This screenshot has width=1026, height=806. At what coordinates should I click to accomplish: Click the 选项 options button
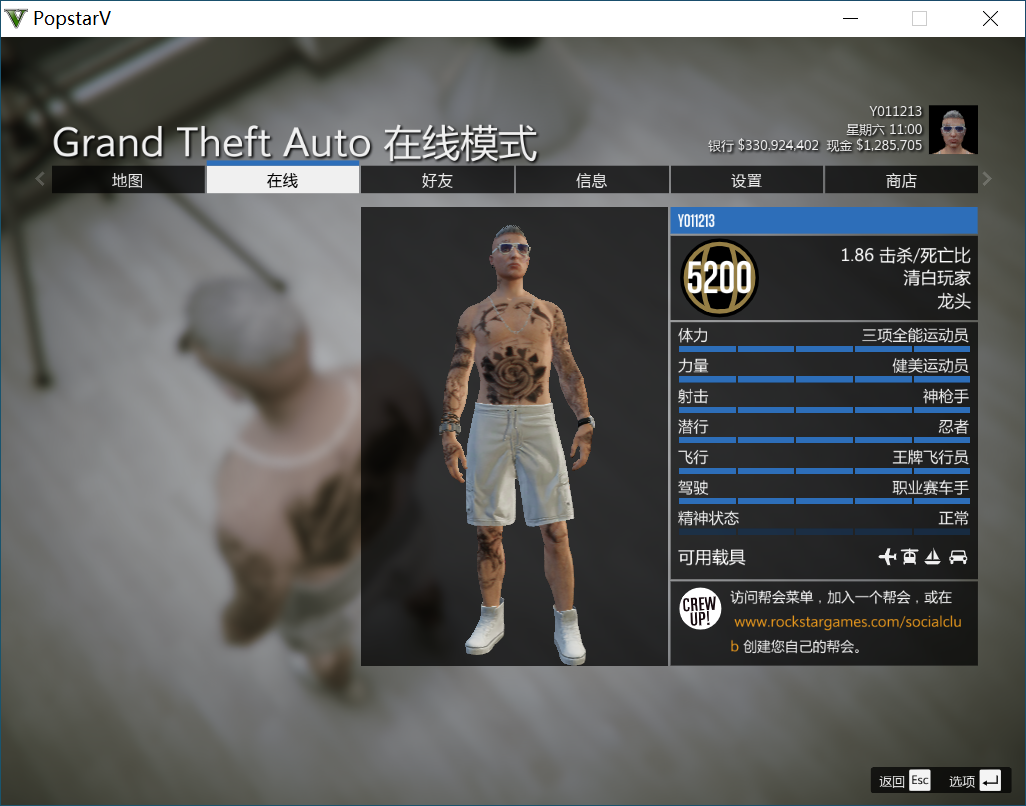coord(974,781)
